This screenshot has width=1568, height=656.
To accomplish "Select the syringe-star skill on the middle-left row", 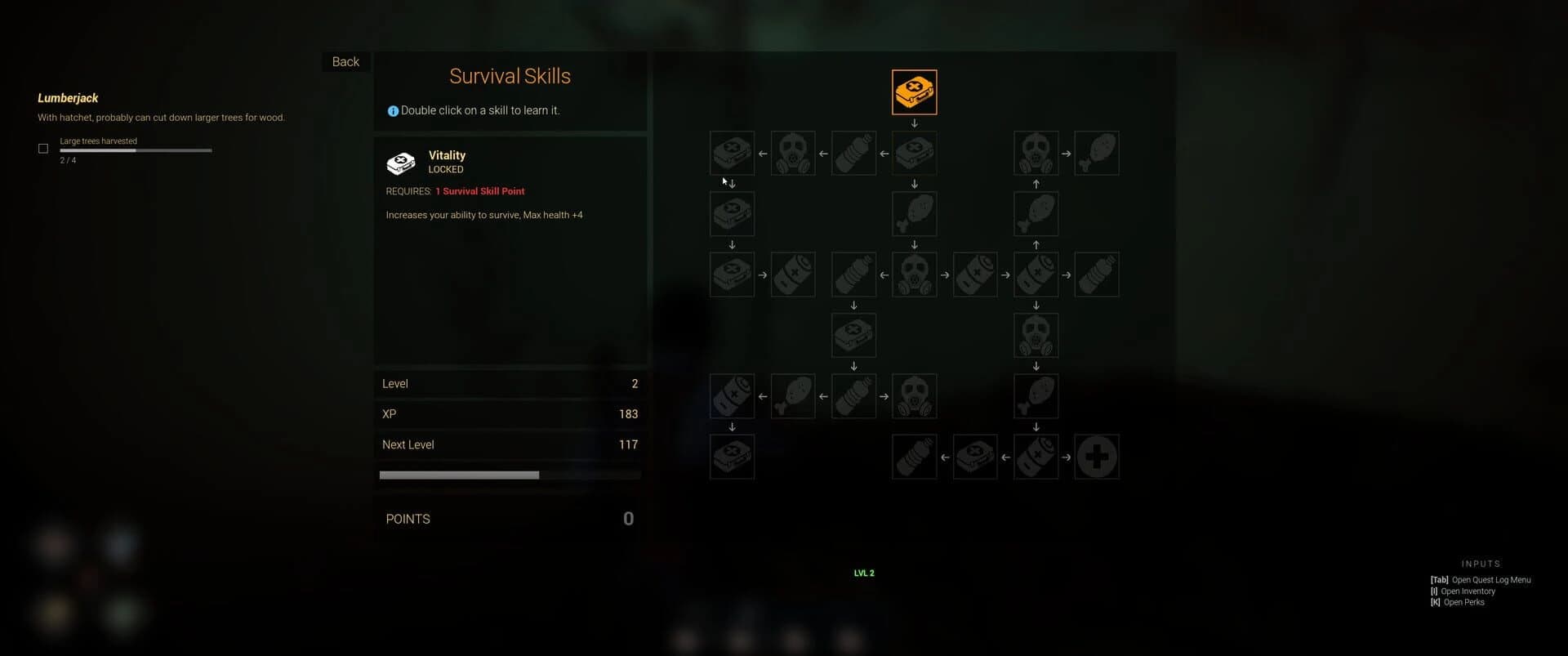I will [x=792, y=274].
